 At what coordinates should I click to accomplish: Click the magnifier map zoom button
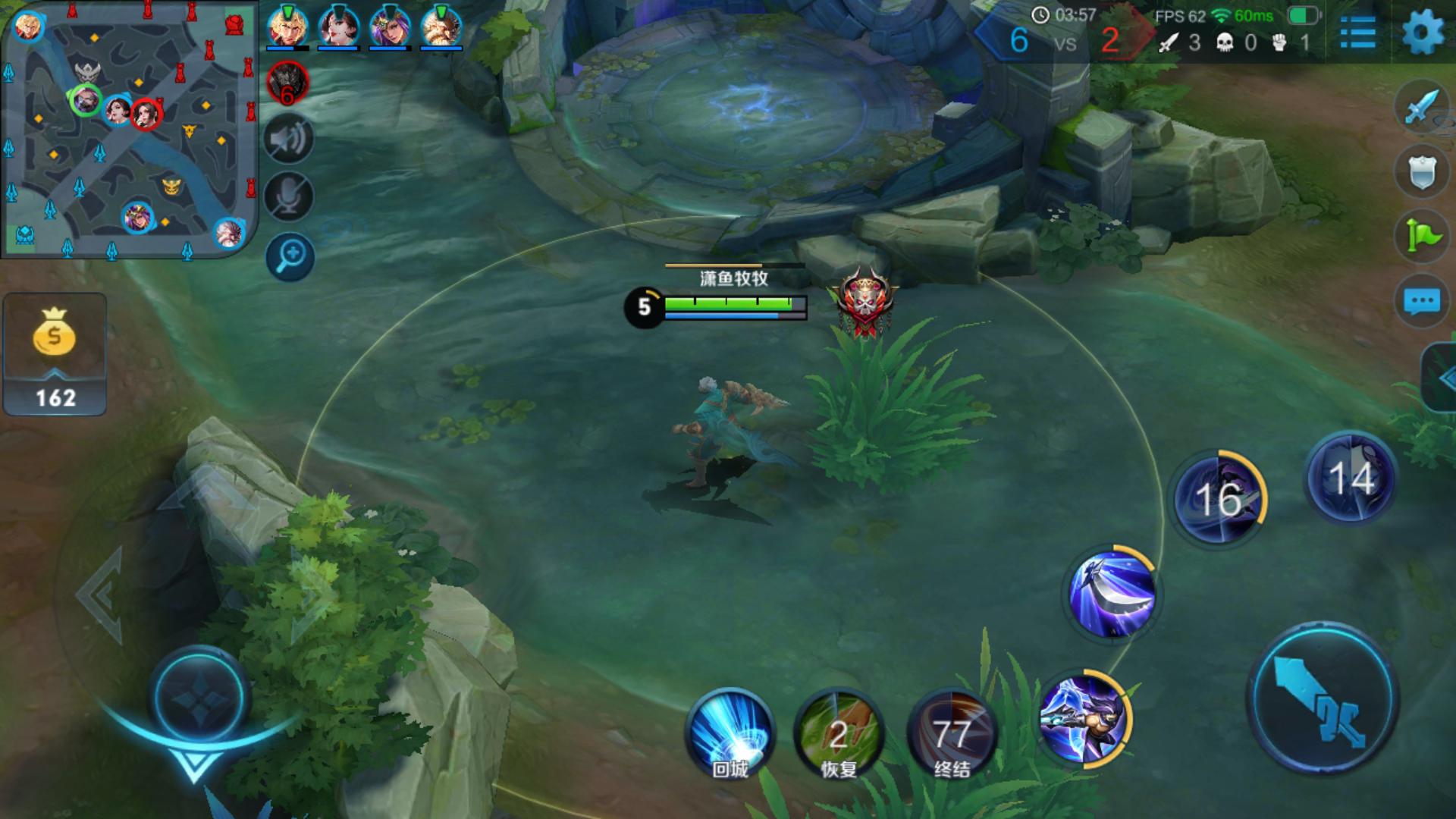[290, 256]
